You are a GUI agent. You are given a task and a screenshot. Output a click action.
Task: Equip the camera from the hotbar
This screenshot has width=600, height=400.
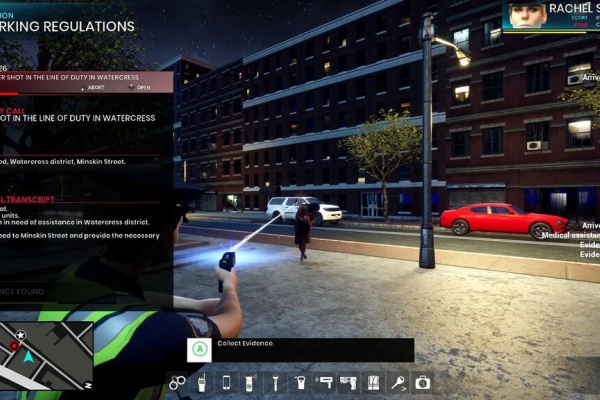pos(422,382)
